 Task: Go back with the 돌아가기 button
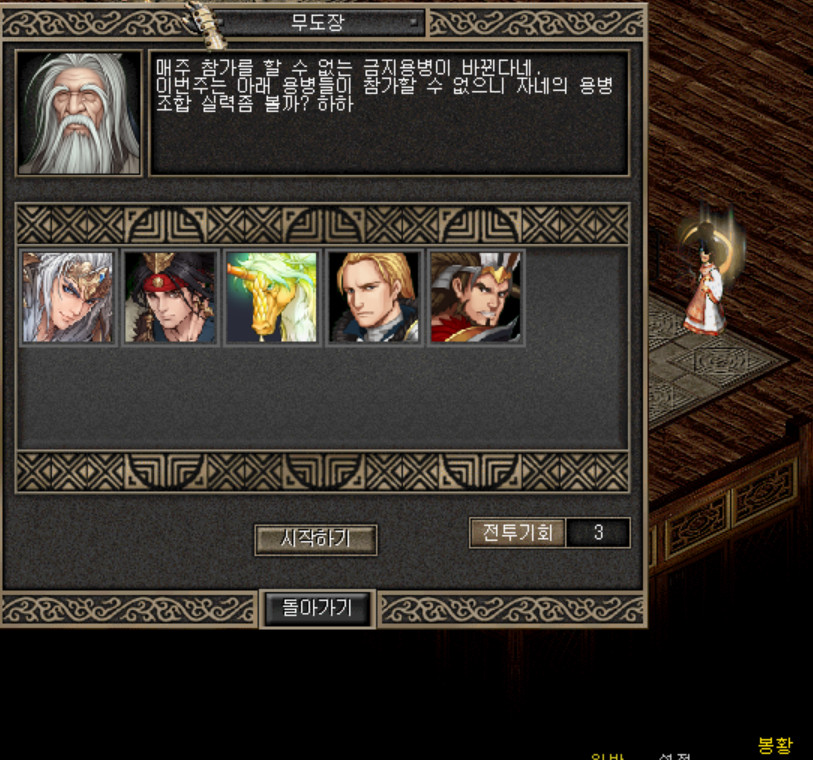tap(317, 607)
